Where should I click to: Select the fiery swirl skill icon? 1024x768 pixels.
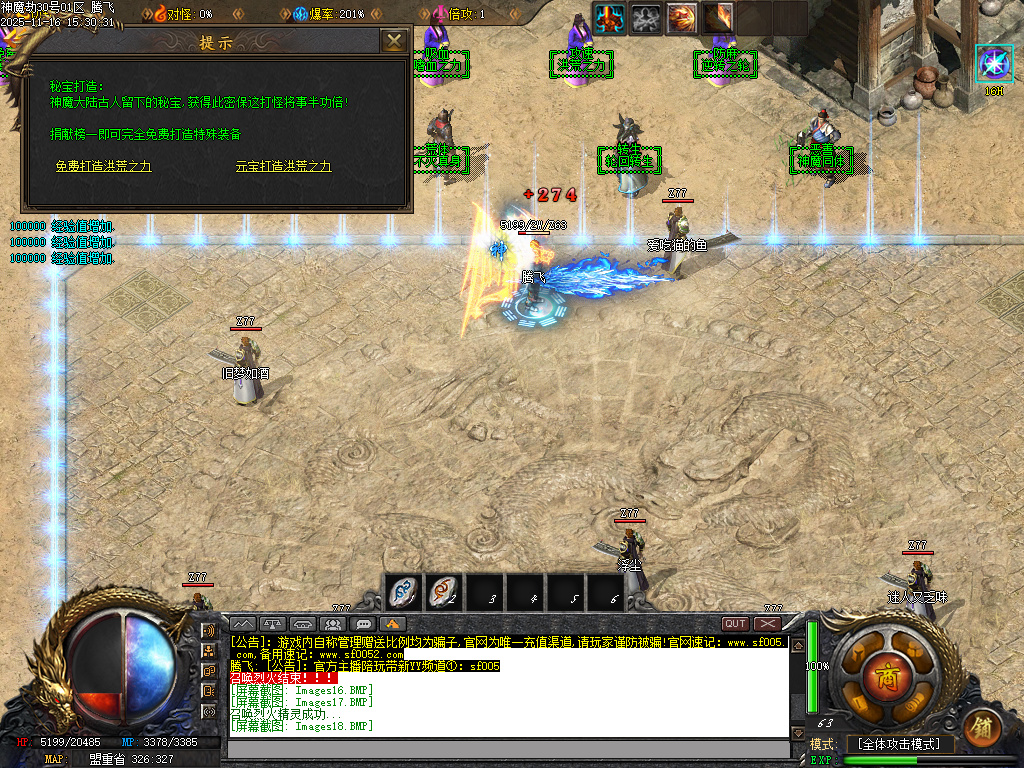[x=682, y=17]
